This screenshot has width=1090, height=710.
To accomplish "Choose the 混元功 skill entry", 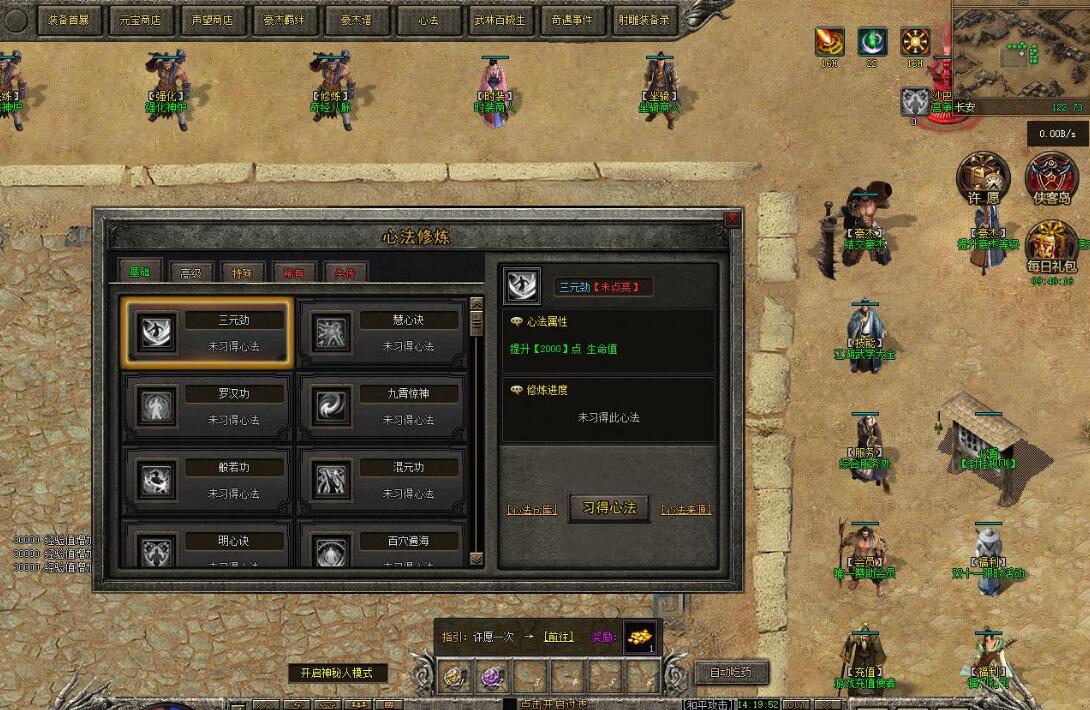I will pos(382,480).
